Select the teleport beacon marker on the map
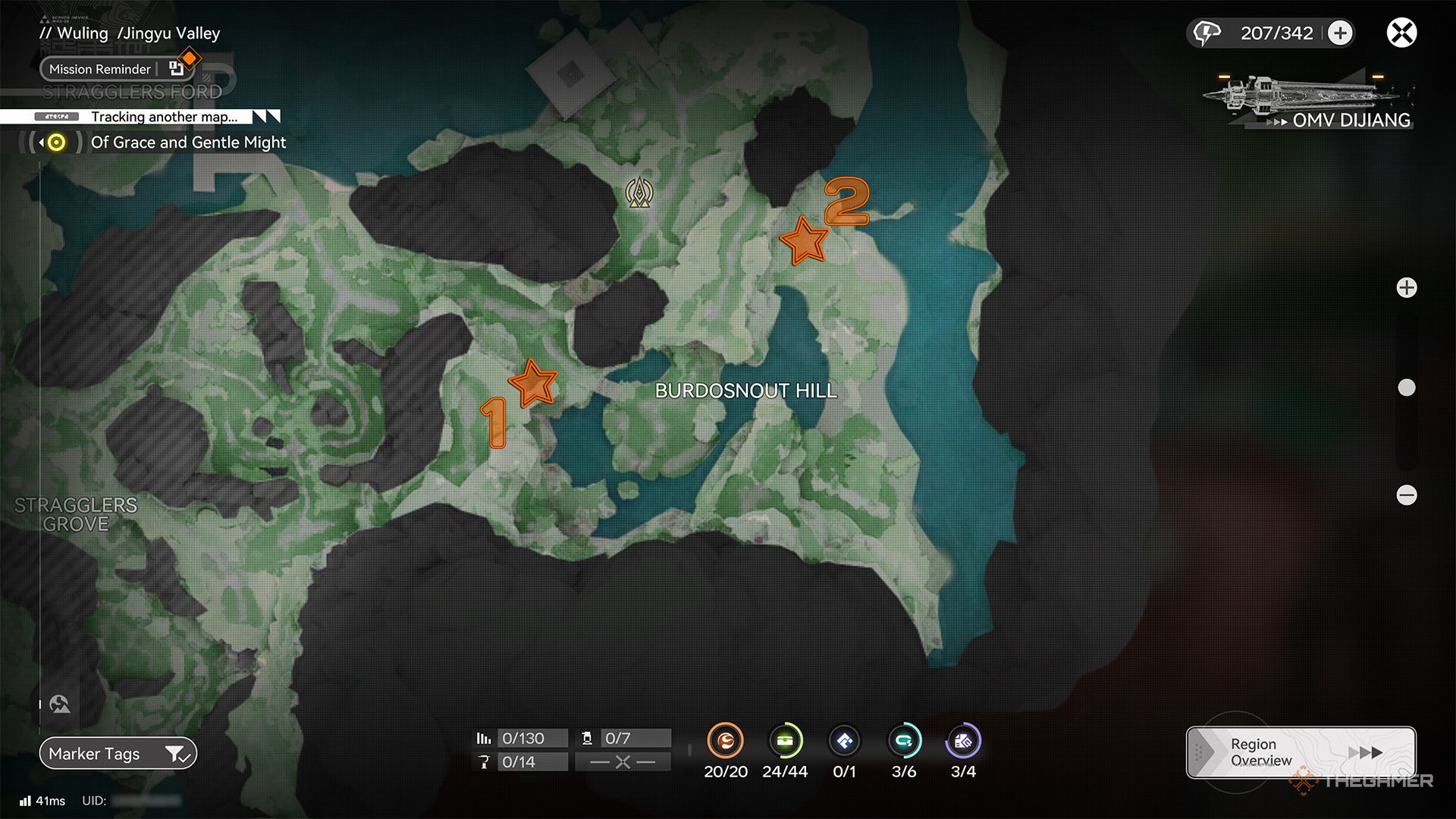Image resolution: width=1456 pixels, height=819 pixels. click(639, 193)
